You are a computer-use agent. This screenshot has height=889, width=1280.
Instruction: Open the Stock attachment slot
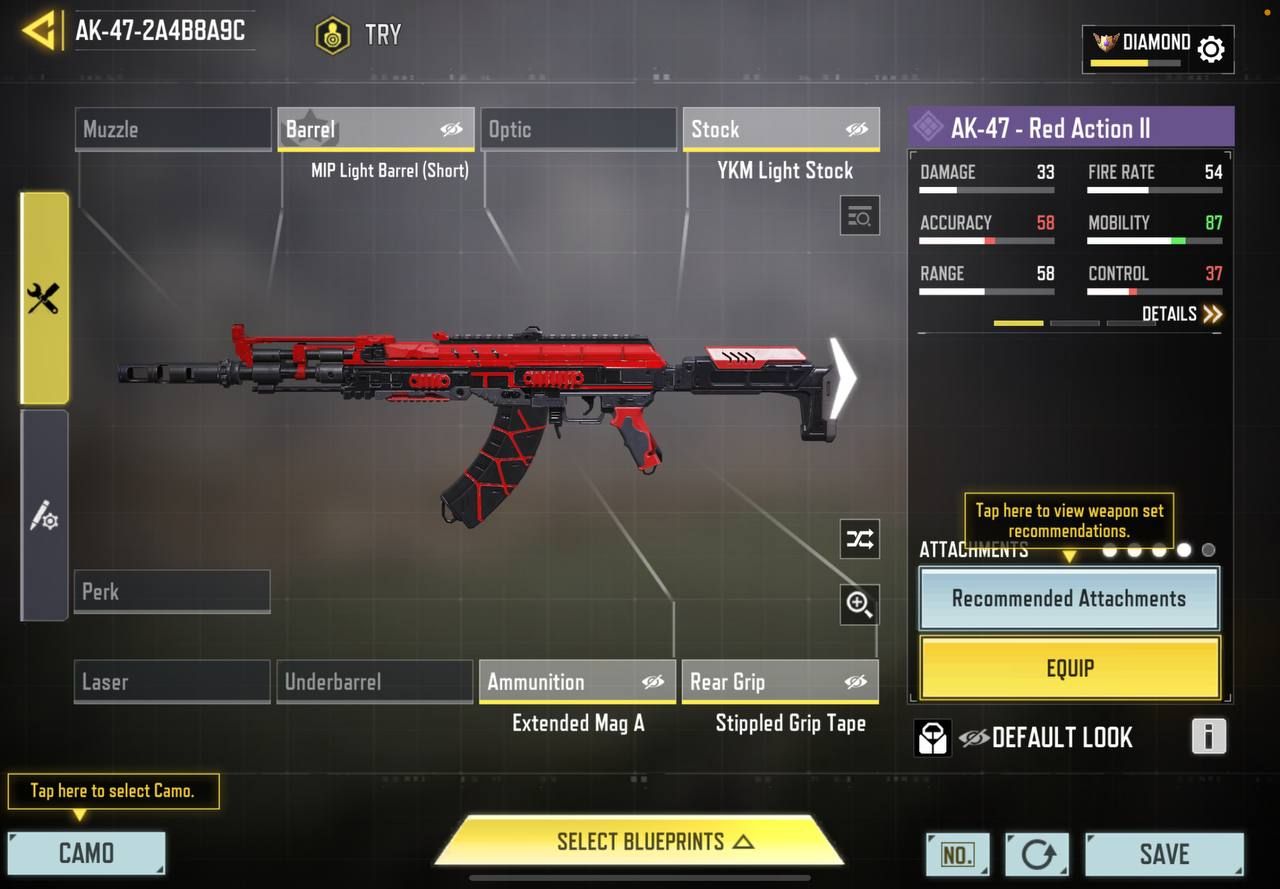781,129
